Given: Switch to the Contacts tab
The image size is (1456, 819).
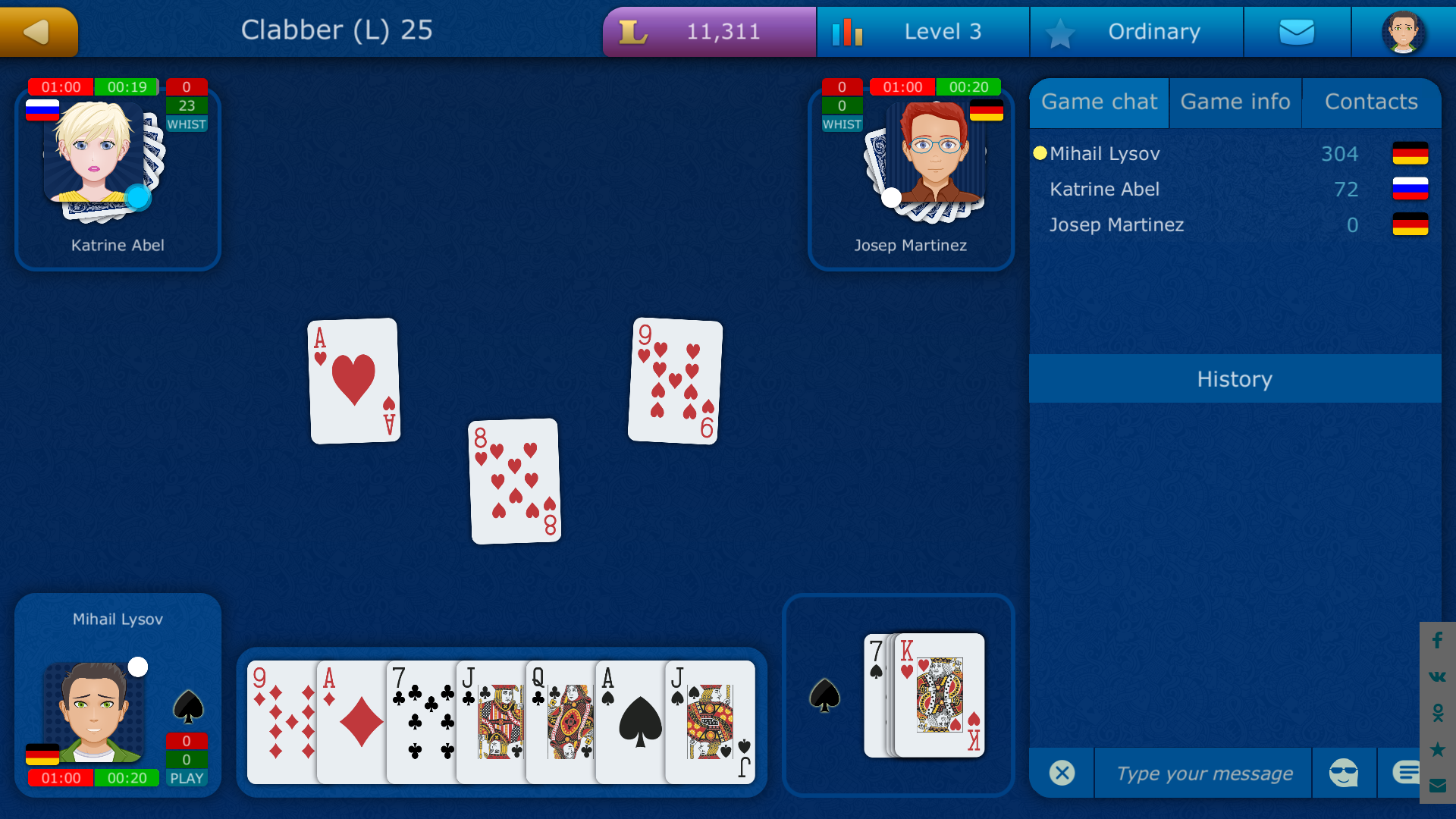Looking at the screenshot, I should (x=1370, y=102).
